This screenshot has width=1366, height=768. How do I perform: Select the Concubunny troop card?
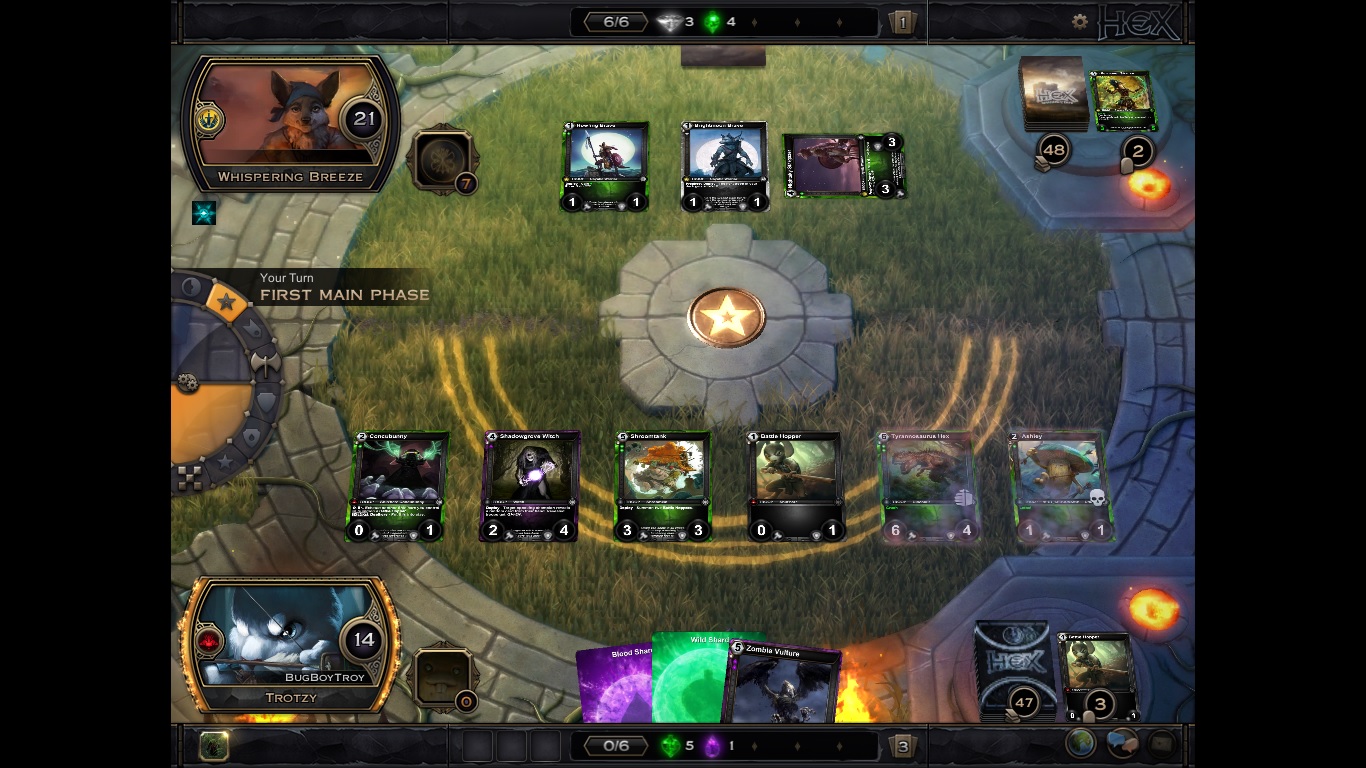398,486
